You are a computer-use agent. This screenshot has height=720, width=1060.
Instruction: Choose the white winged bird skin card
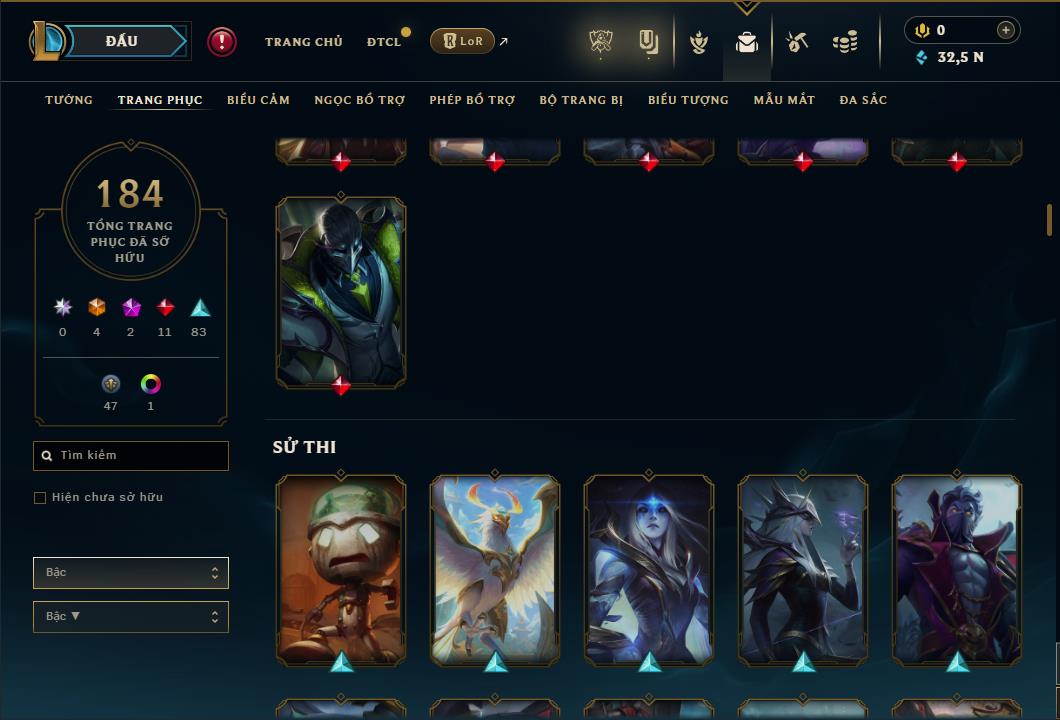pyautogui.click(x=495, y=570)
